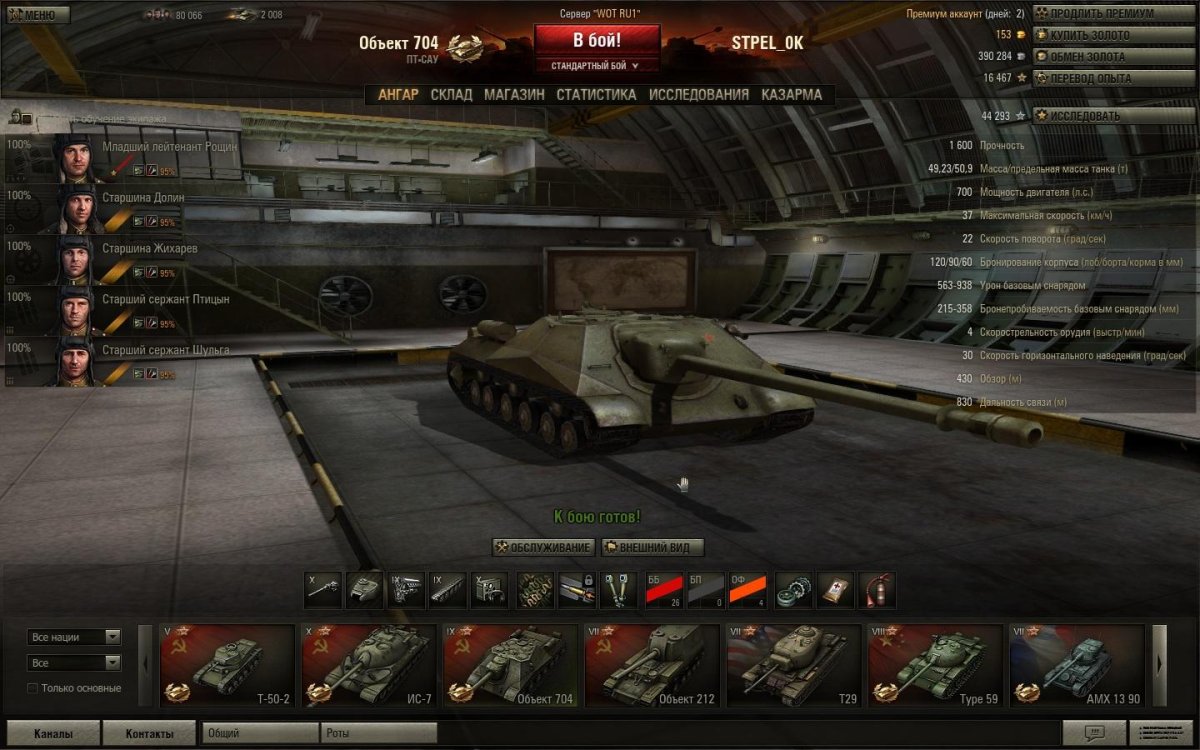Screen dimensions: 1200x750
Task: Toggle the Только основные checkbox
Action: tap(33, 688)
